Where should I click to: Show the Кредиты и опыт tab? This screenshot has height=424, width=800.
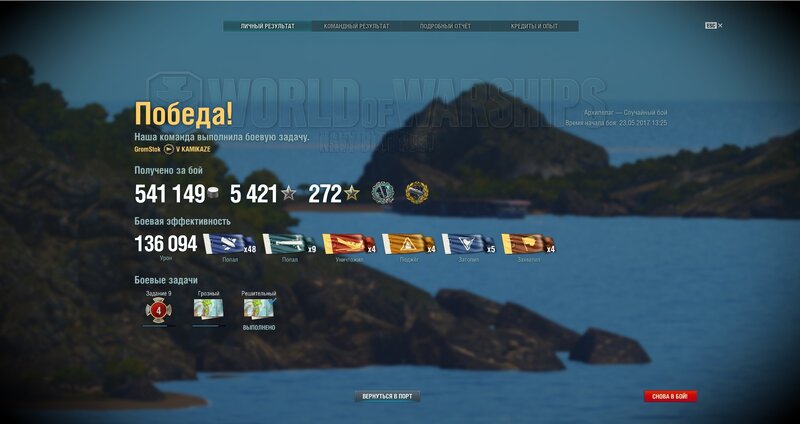point(534,26)
